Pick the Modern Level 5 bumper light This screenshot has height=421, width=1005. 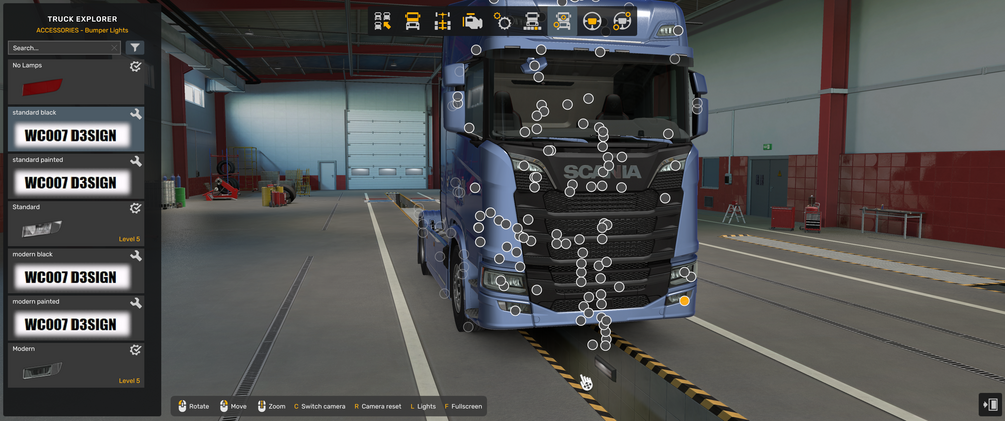[76, 366]
